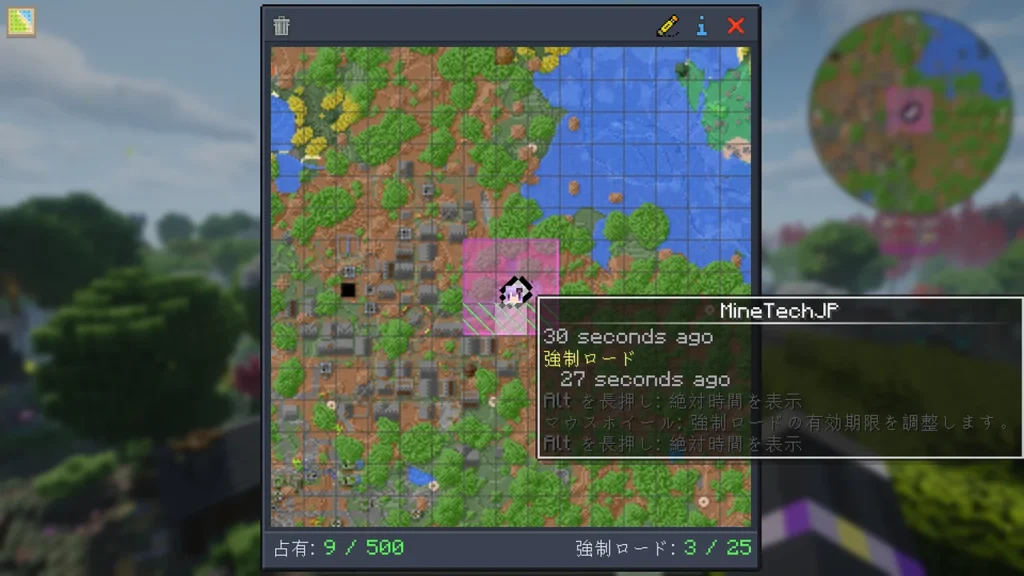This screenshot has height=576, width=1024.
Task: Show the blue info help icon
Action: coord(702,26)
